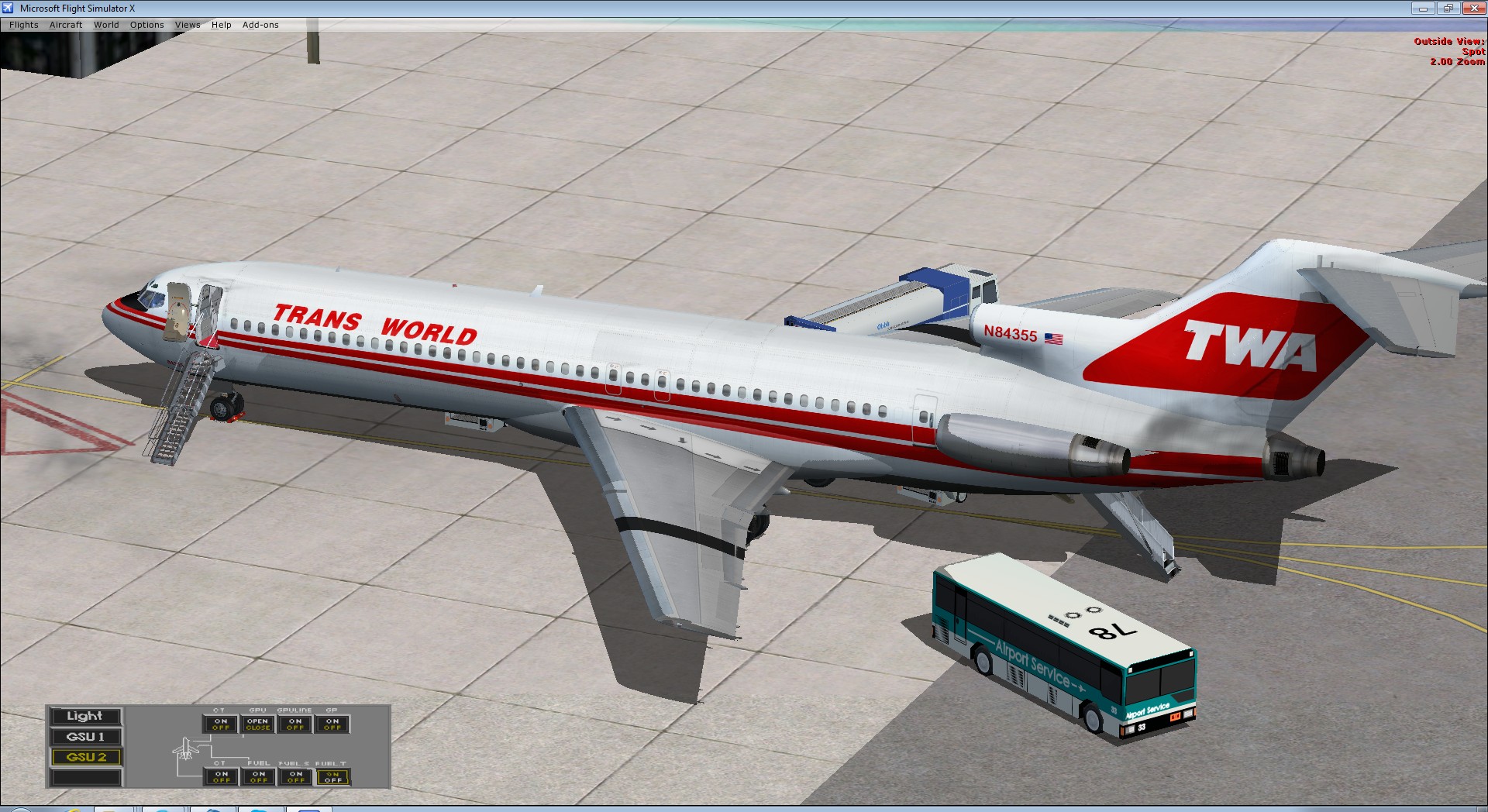Open the Options menu dropdown
1488x812 pixels.
click(146, 24)
